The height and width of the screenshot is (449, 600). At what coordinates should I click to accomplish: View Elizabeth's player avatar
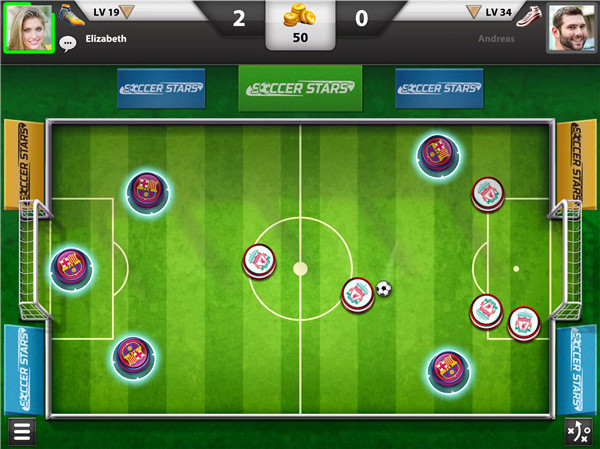tap(29, 28)
